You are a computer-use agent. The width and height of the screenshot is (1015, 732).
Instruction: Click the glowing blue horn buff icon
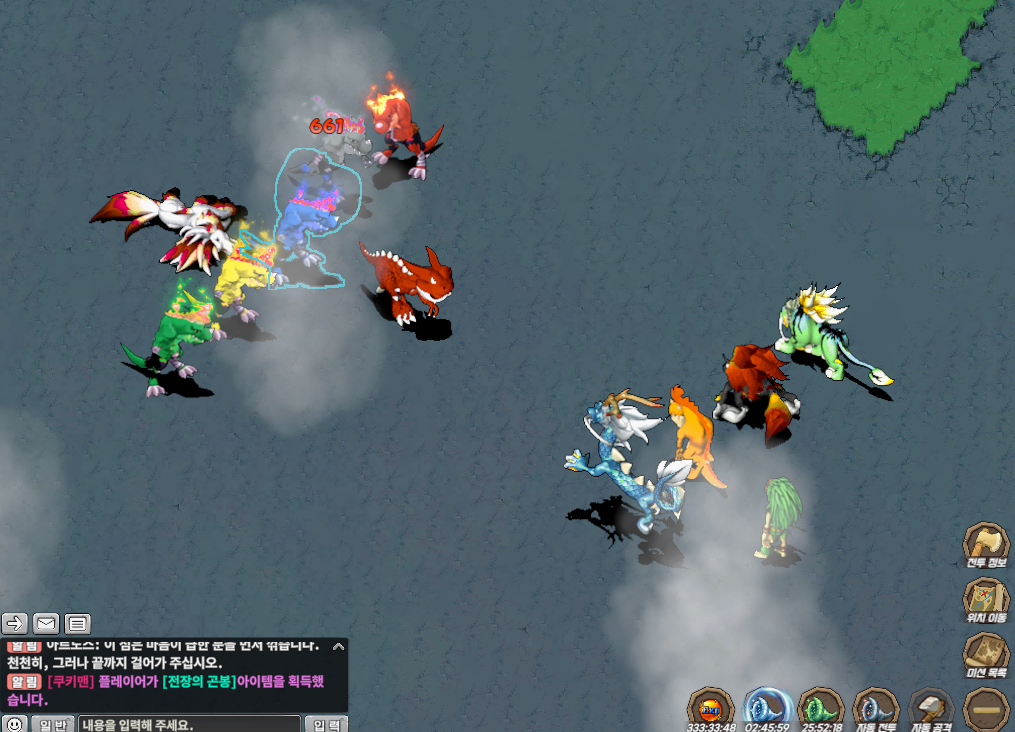point(767,709)
